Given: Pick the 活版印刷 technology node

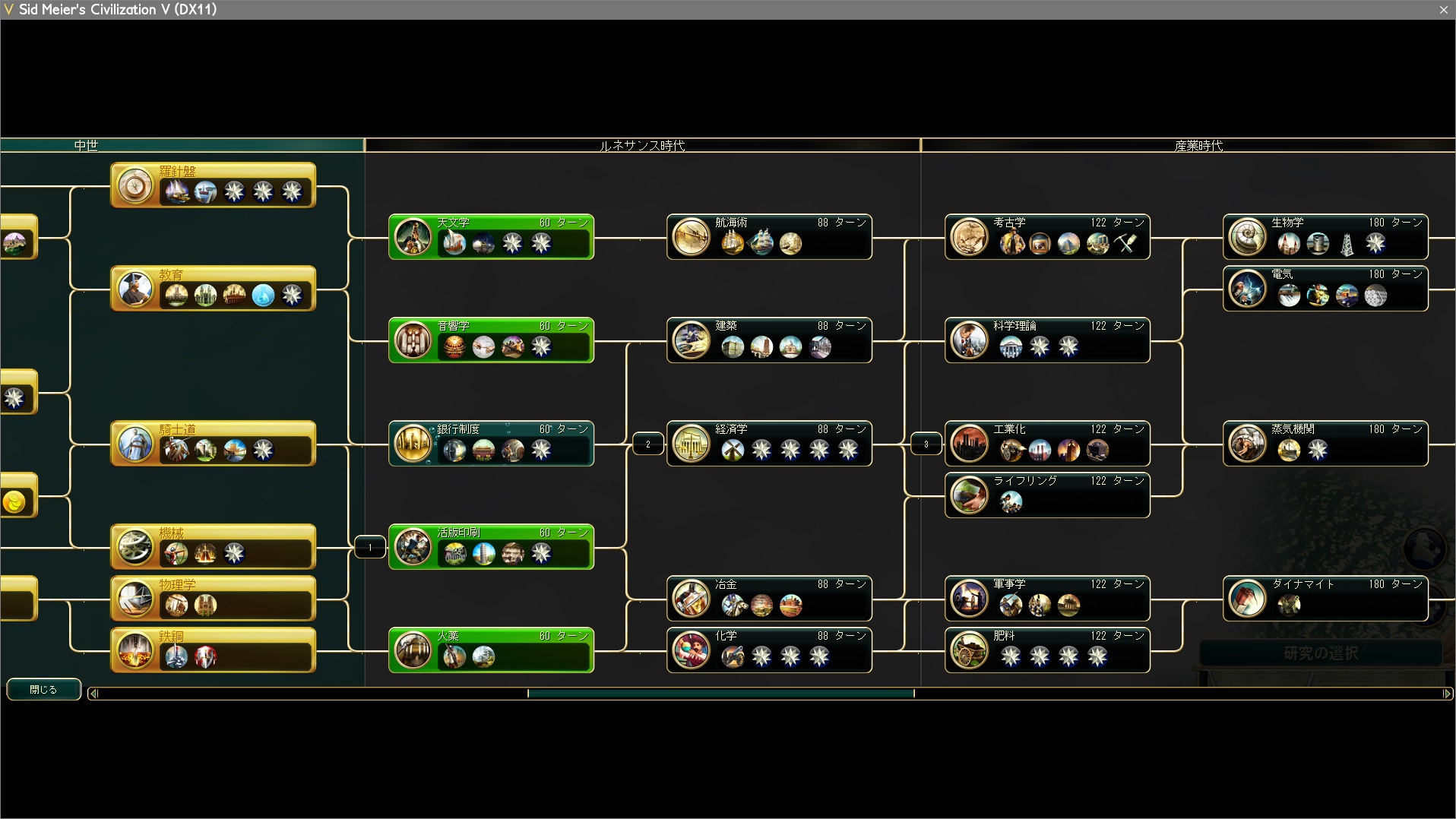Looking at the screenshot, I should (491, 547).
